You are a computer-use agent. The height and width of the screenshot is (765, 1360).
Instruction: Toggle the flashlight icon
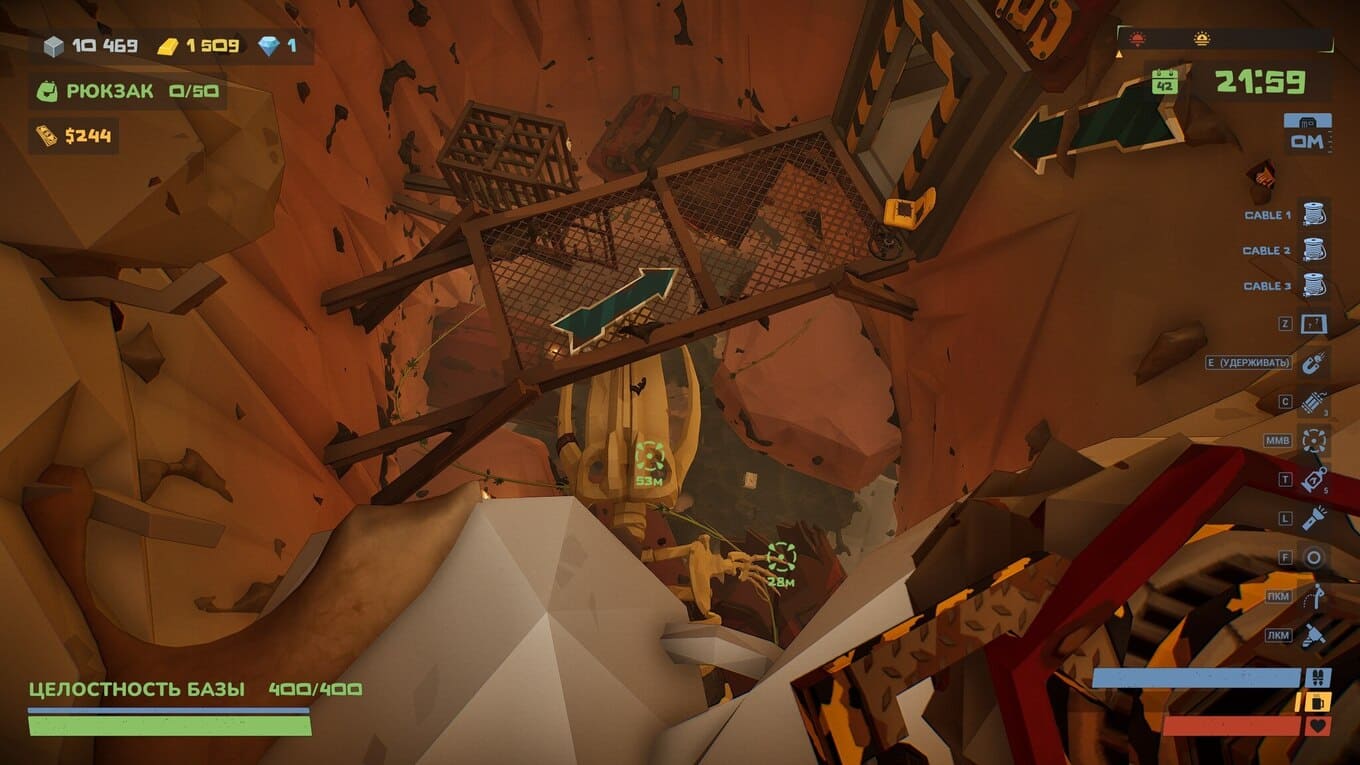coord(1313,518)
